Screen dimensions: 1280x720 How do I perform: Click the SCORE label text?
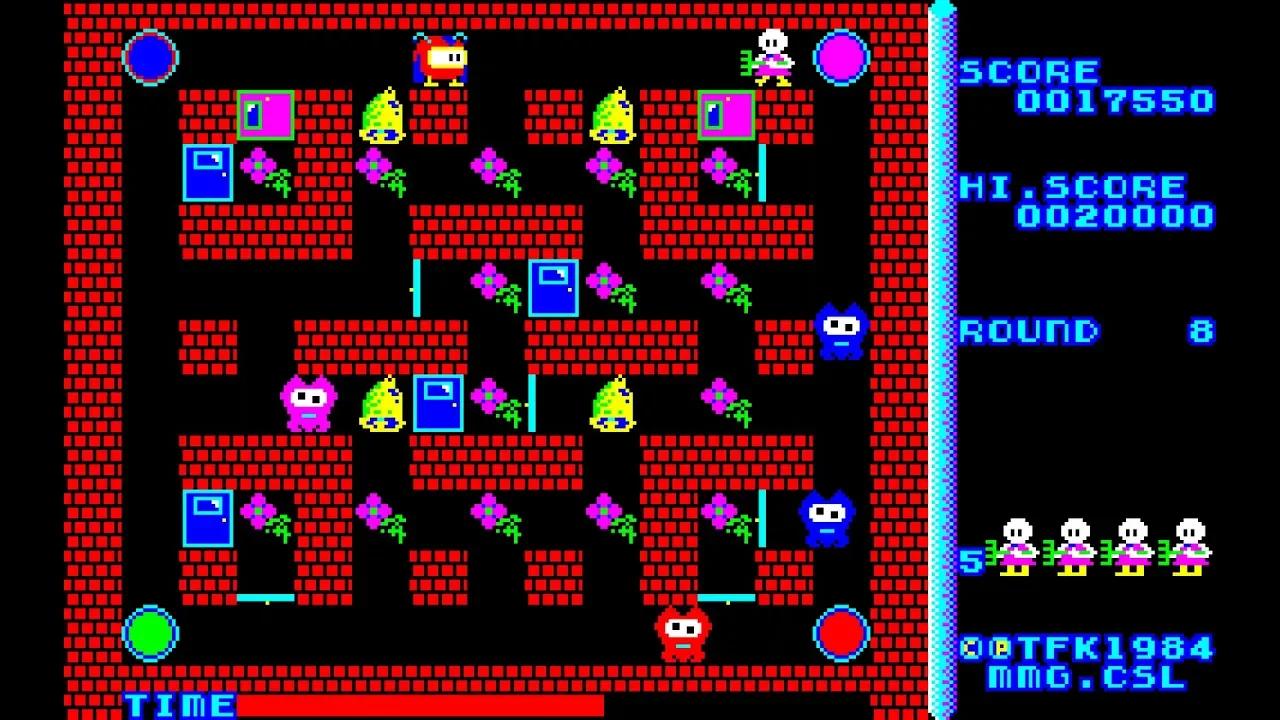click(1028, 71)
